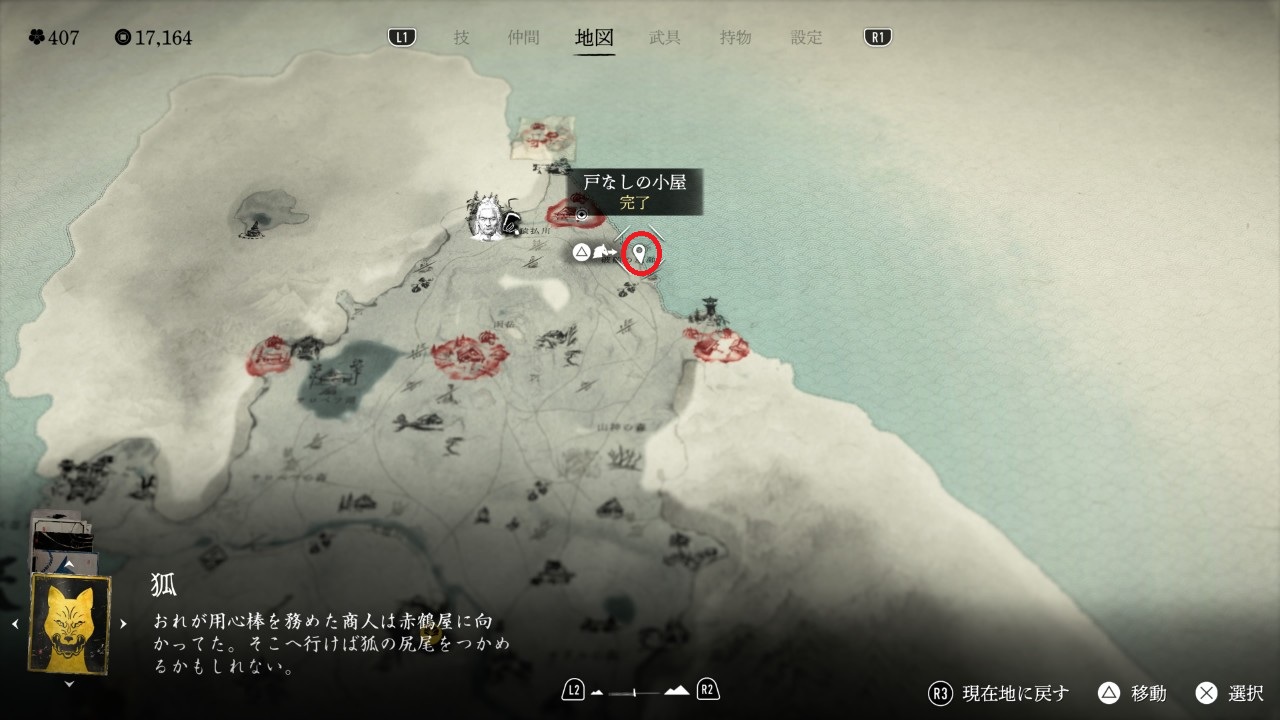1280x720 pixels.
Task: Select the red-circled location pin marker
Action: (x=641, y=253)
